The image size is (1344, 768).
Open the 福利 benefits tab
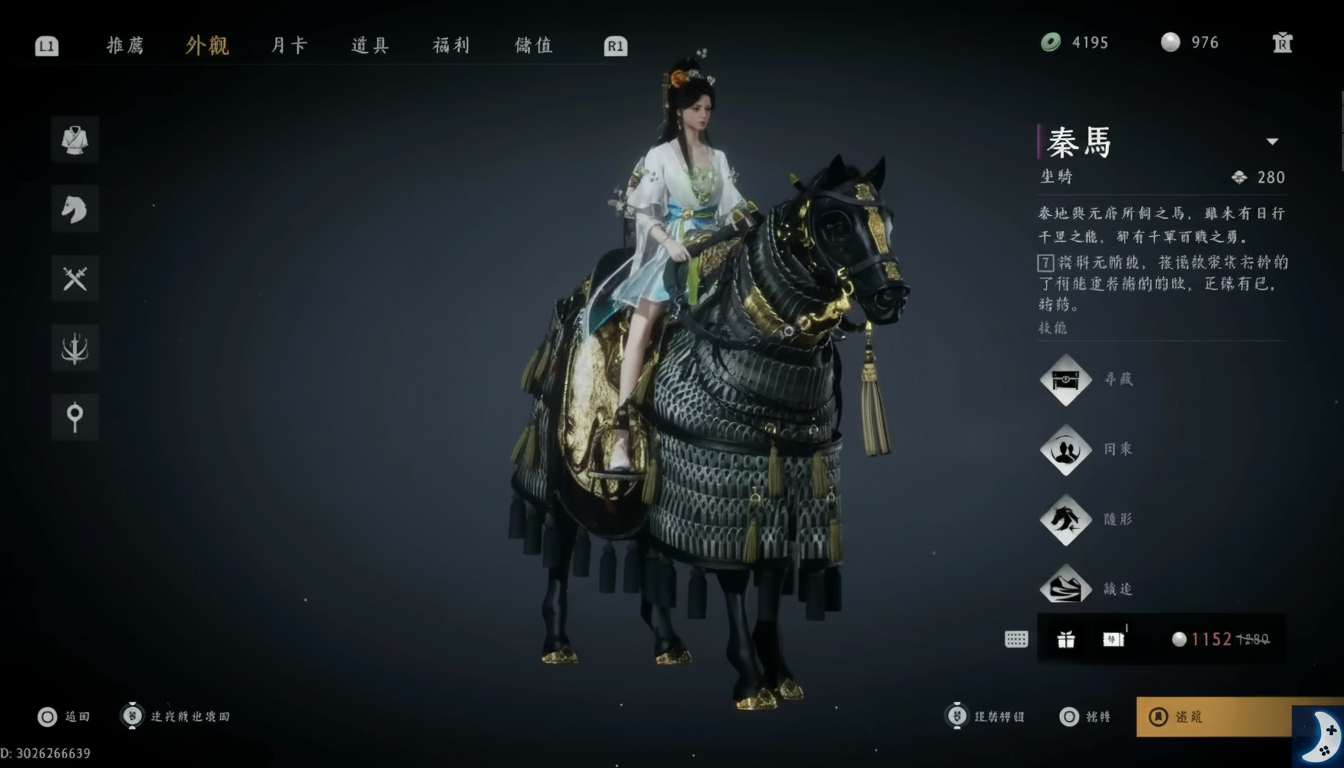451,45
